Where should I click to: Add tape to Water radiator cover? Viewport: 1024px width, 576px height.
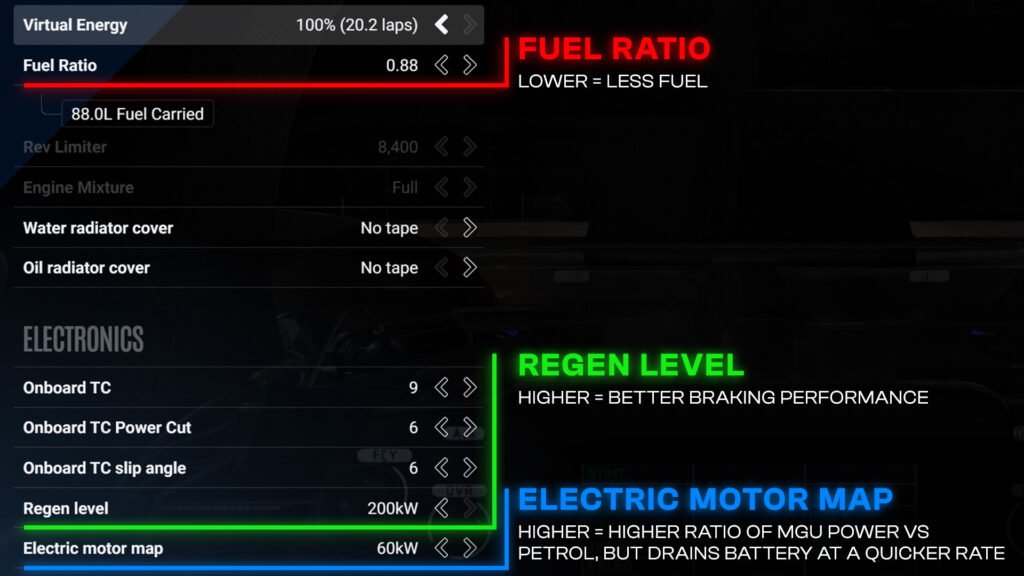tap(470, 228)
